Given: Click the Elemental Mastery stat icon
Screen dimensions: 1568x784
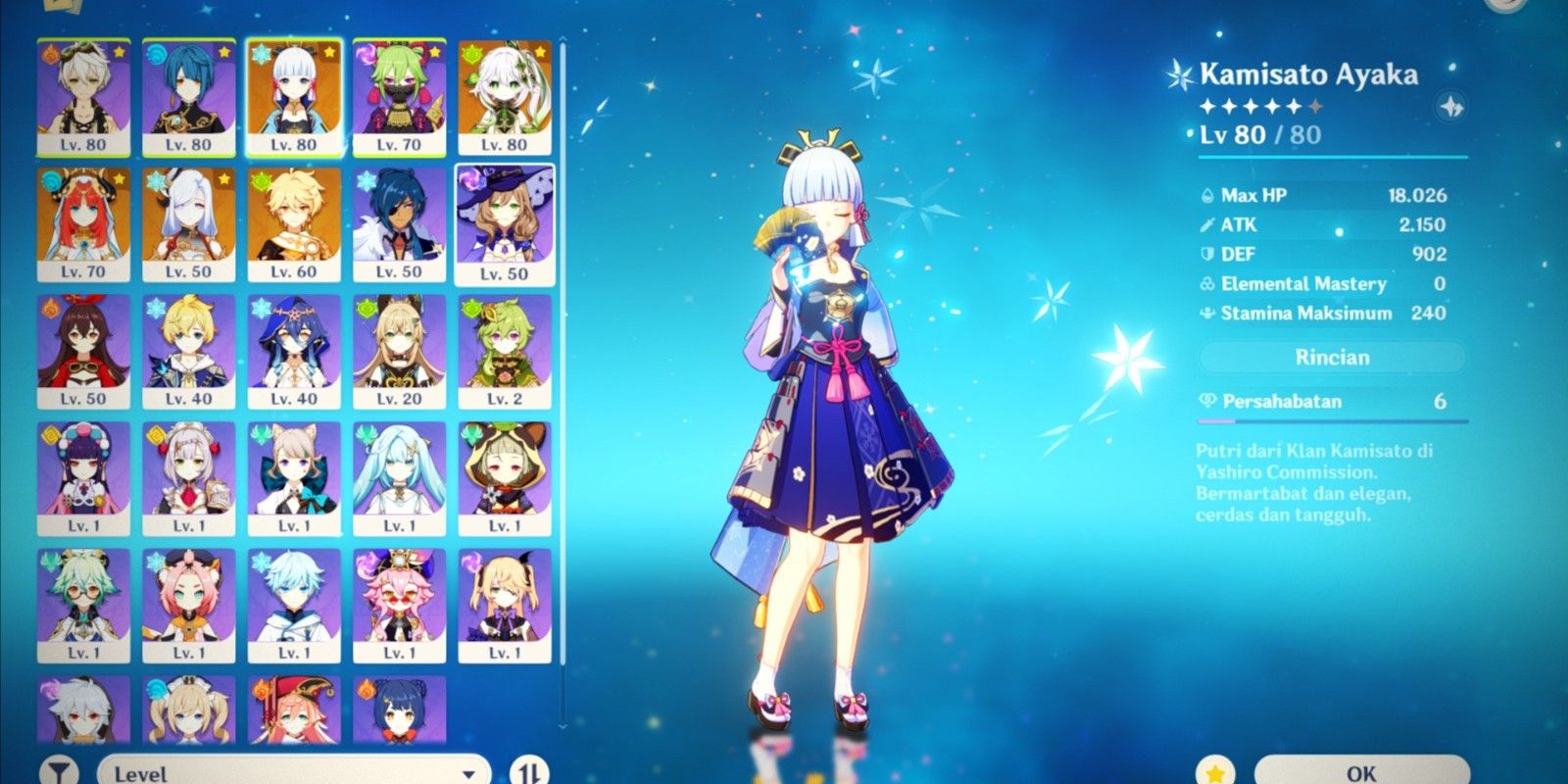Looking at the screenshot, I should click(x=1208, y=284).
